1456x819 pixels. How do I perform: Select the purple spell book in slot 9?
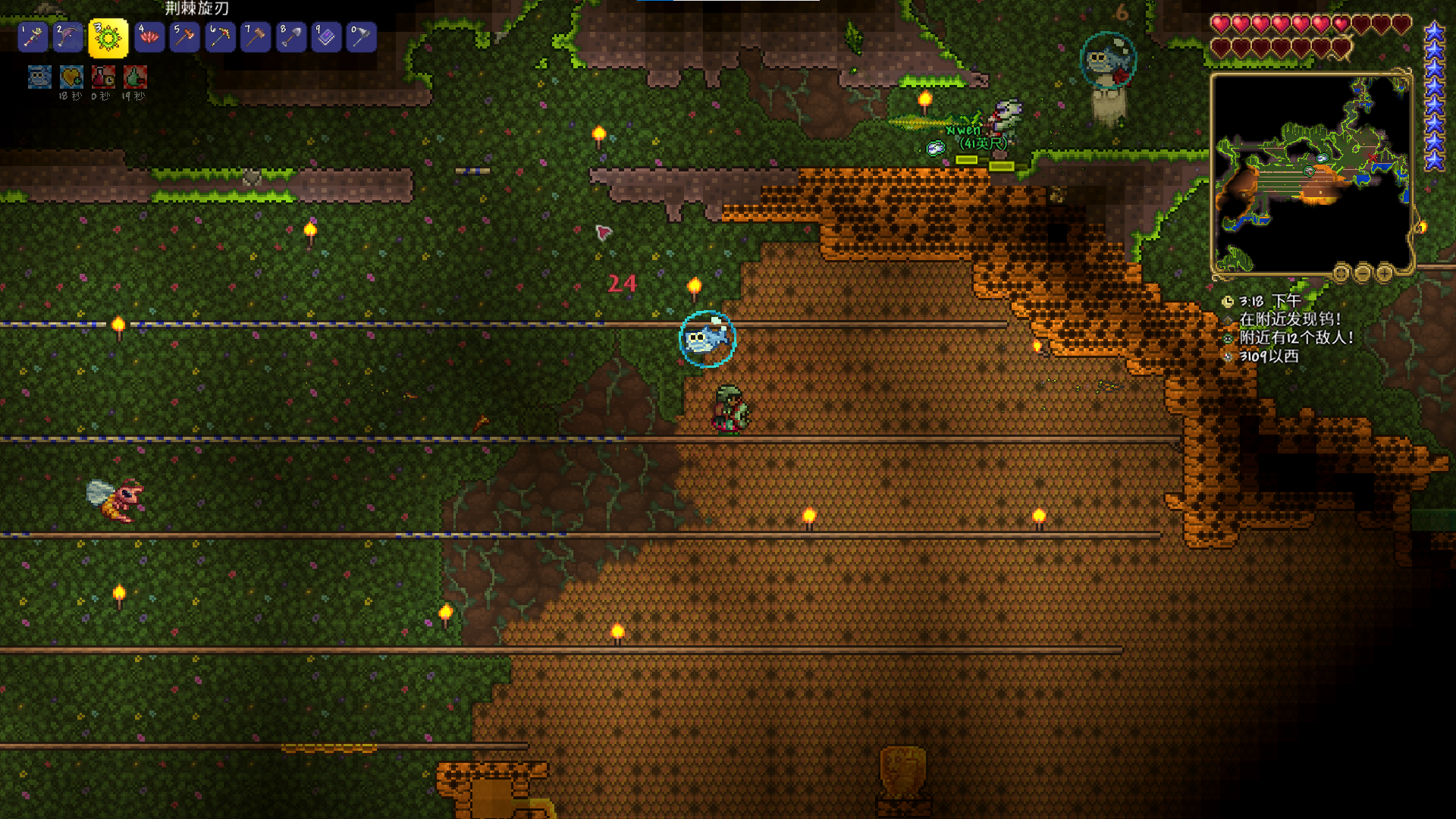pyautogui.click(x=326, y=37)
